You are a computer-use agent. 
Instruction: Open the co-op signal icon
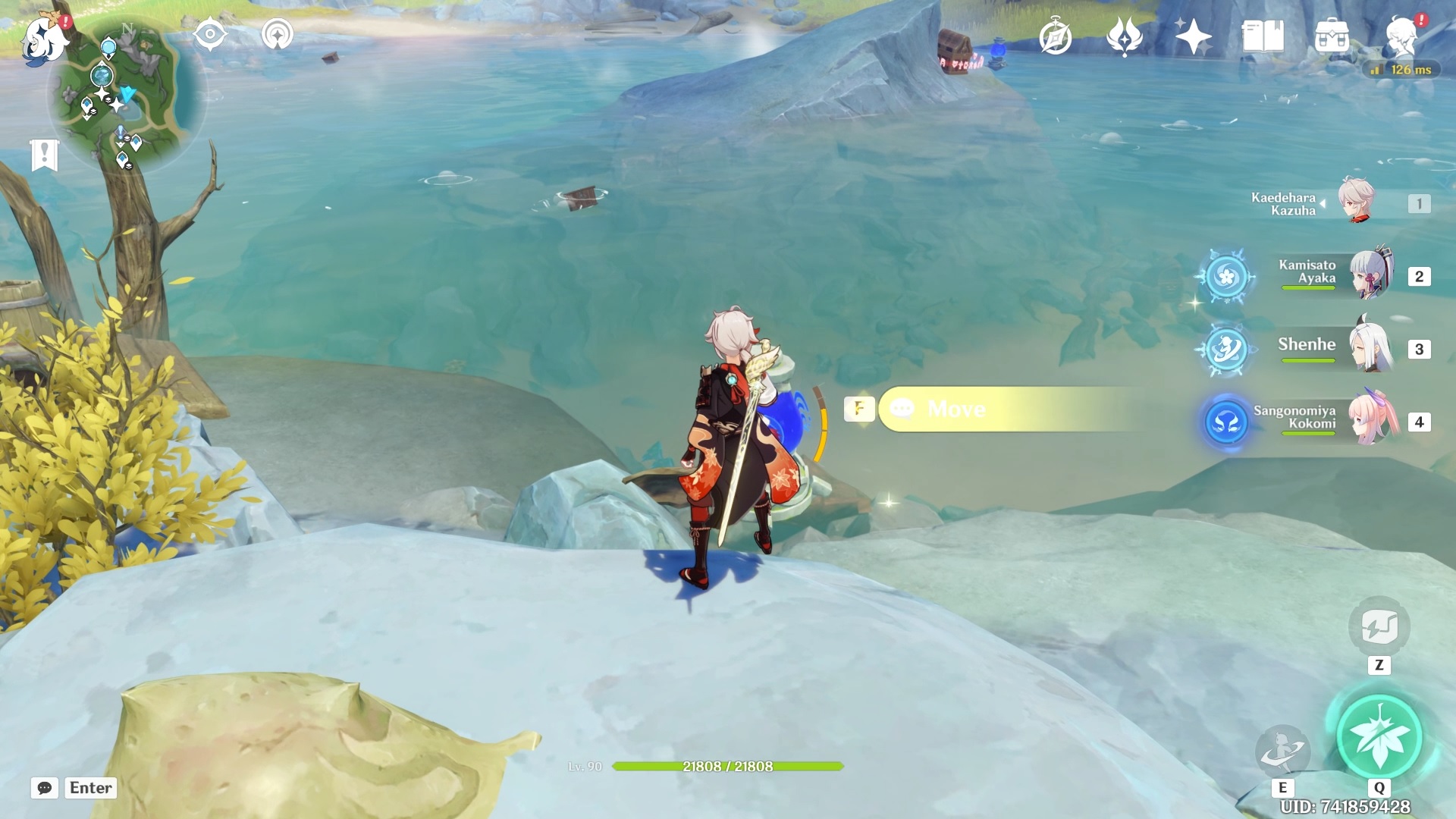click(277, 35)
